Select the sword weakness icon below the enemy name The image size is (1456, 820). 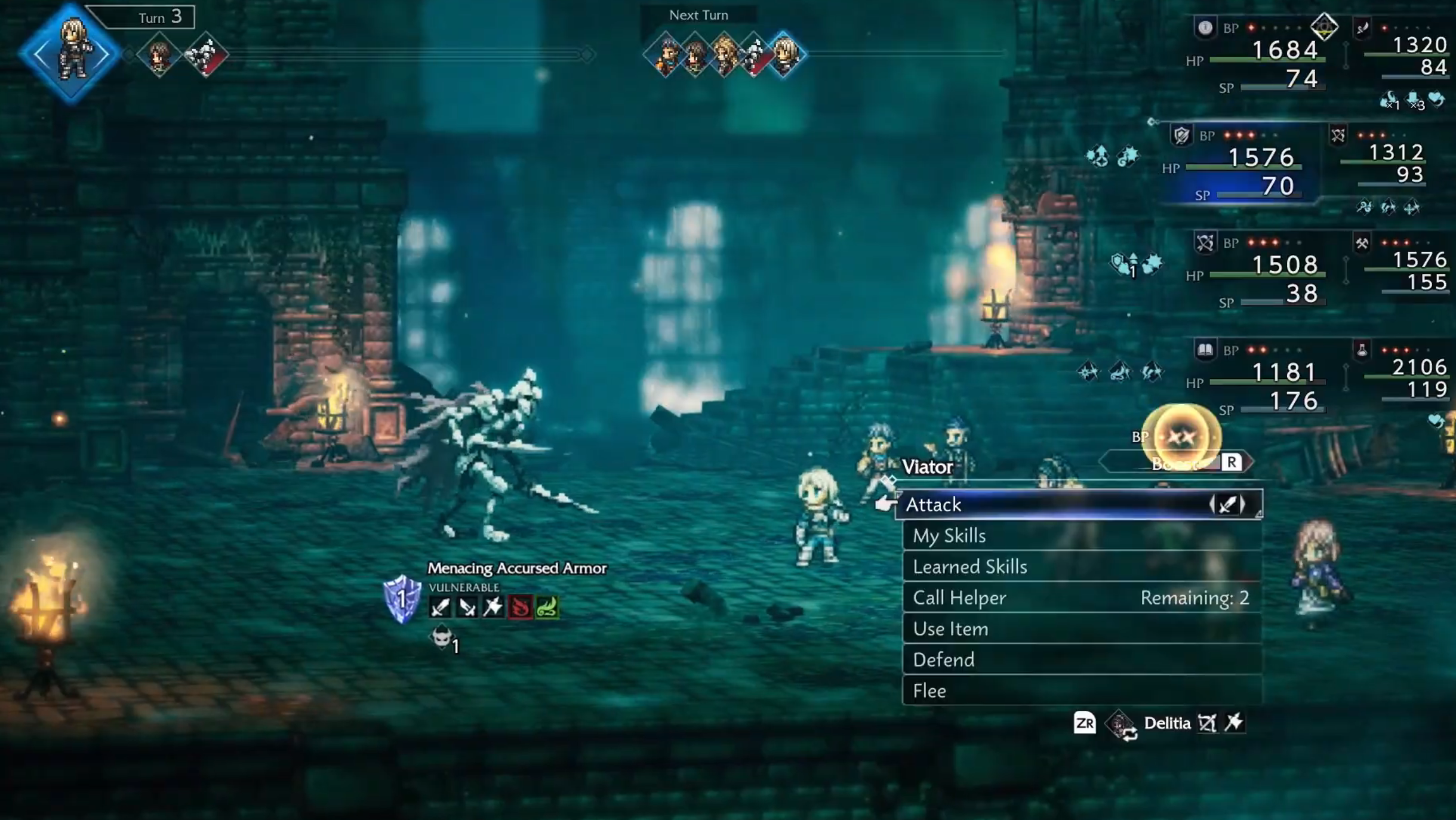click(441, 609)
